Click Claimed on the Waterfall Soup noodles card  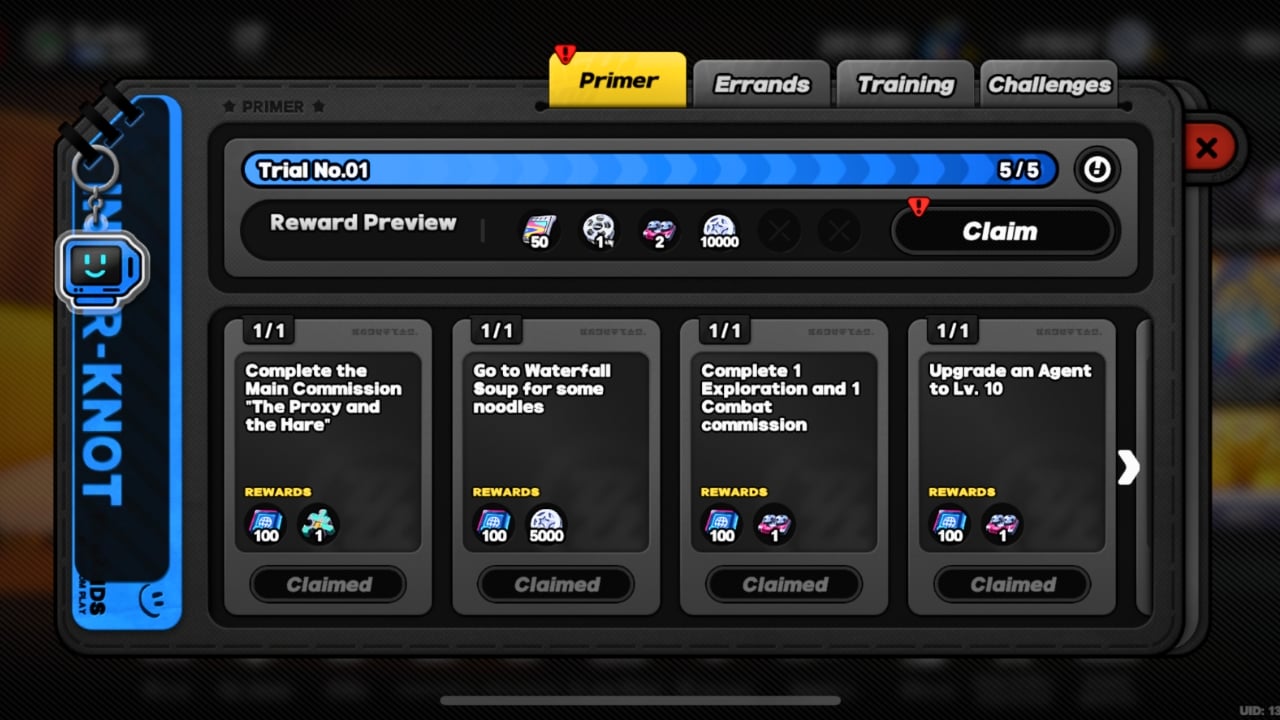click(556, 585)
